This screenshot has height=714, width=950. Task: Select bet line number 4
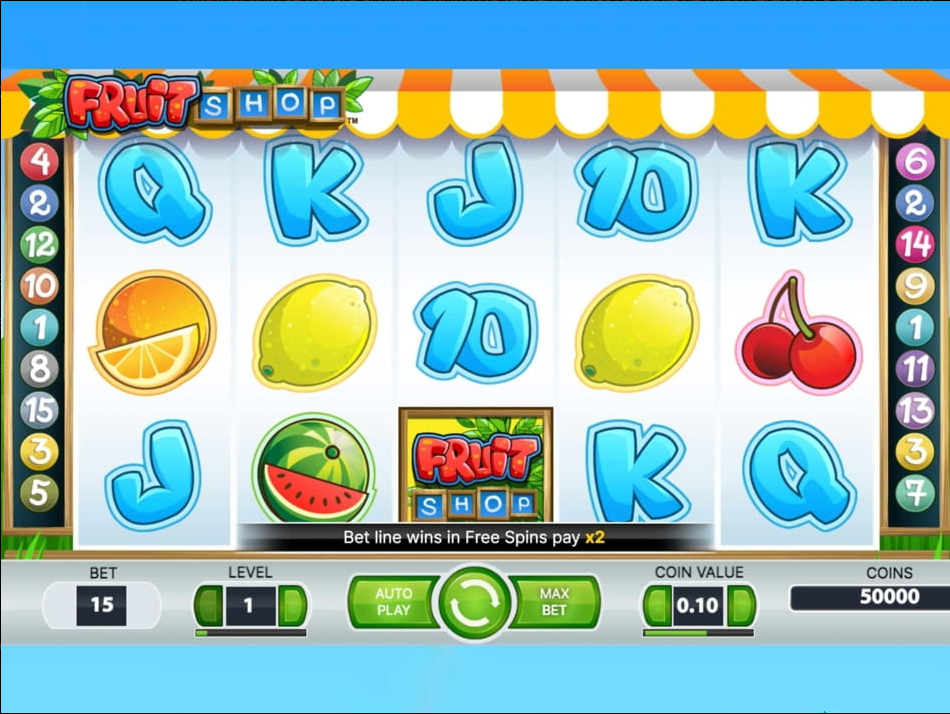tap(39, 162)
